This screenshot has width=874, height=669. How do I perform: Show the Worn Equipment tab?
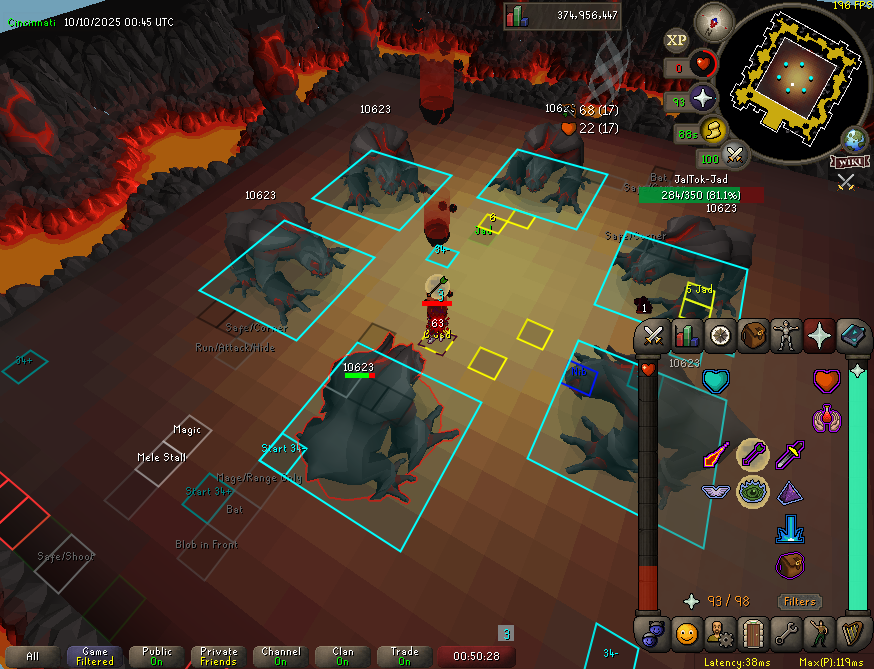pyautogui.click(x=786, y=336)
